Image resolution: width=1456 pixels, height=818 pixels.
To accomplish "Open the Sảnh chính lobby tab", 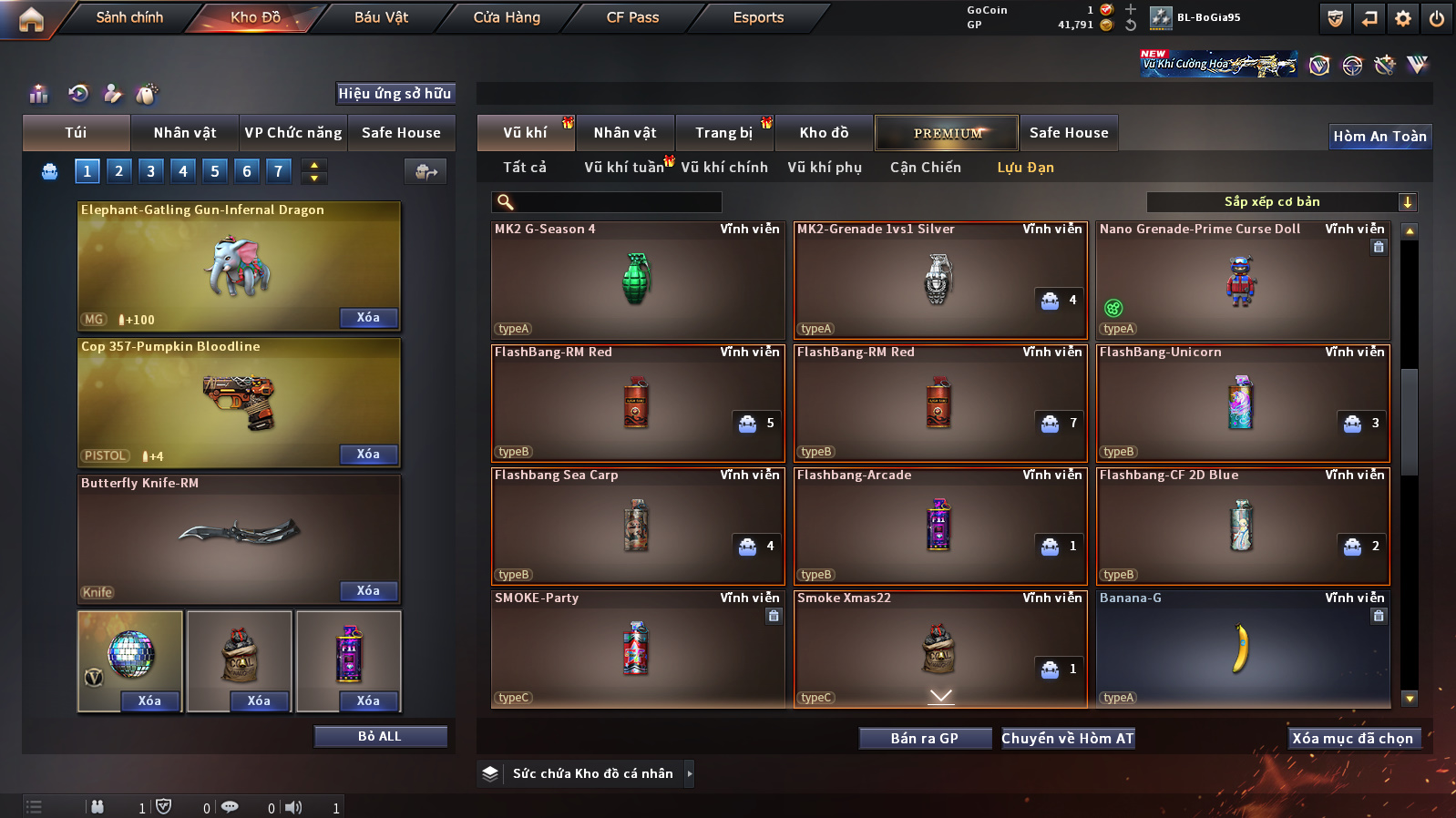I will click(x=129, y=17).
